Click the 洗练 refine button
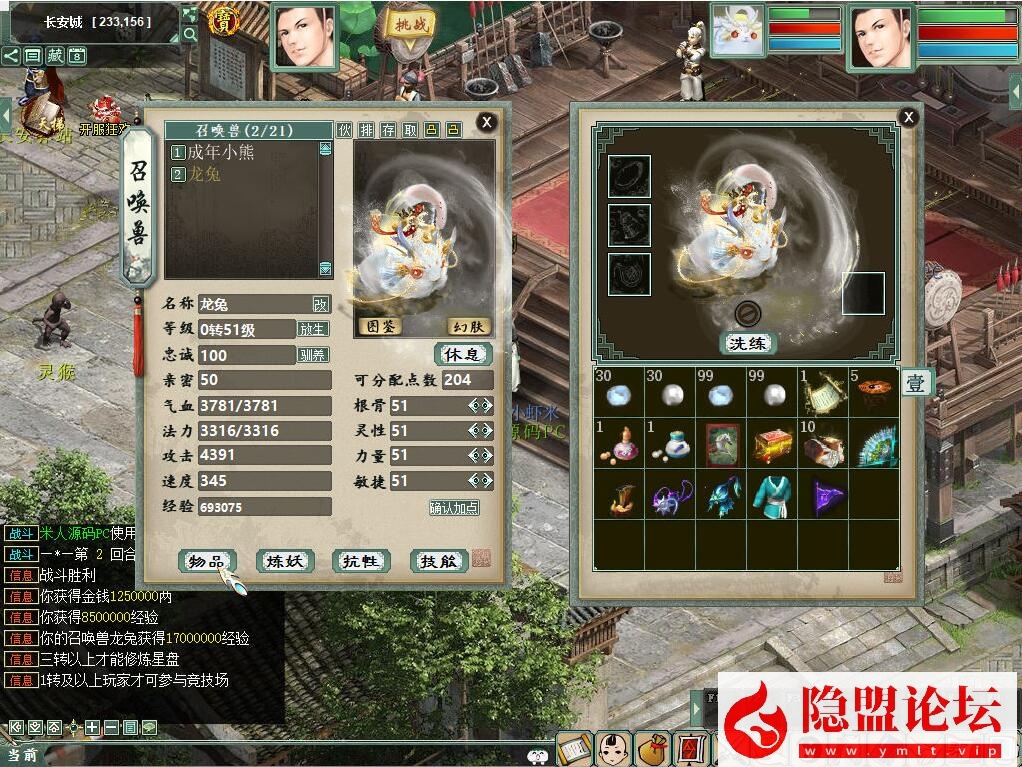1022x767 pixels. click(749, 343)
